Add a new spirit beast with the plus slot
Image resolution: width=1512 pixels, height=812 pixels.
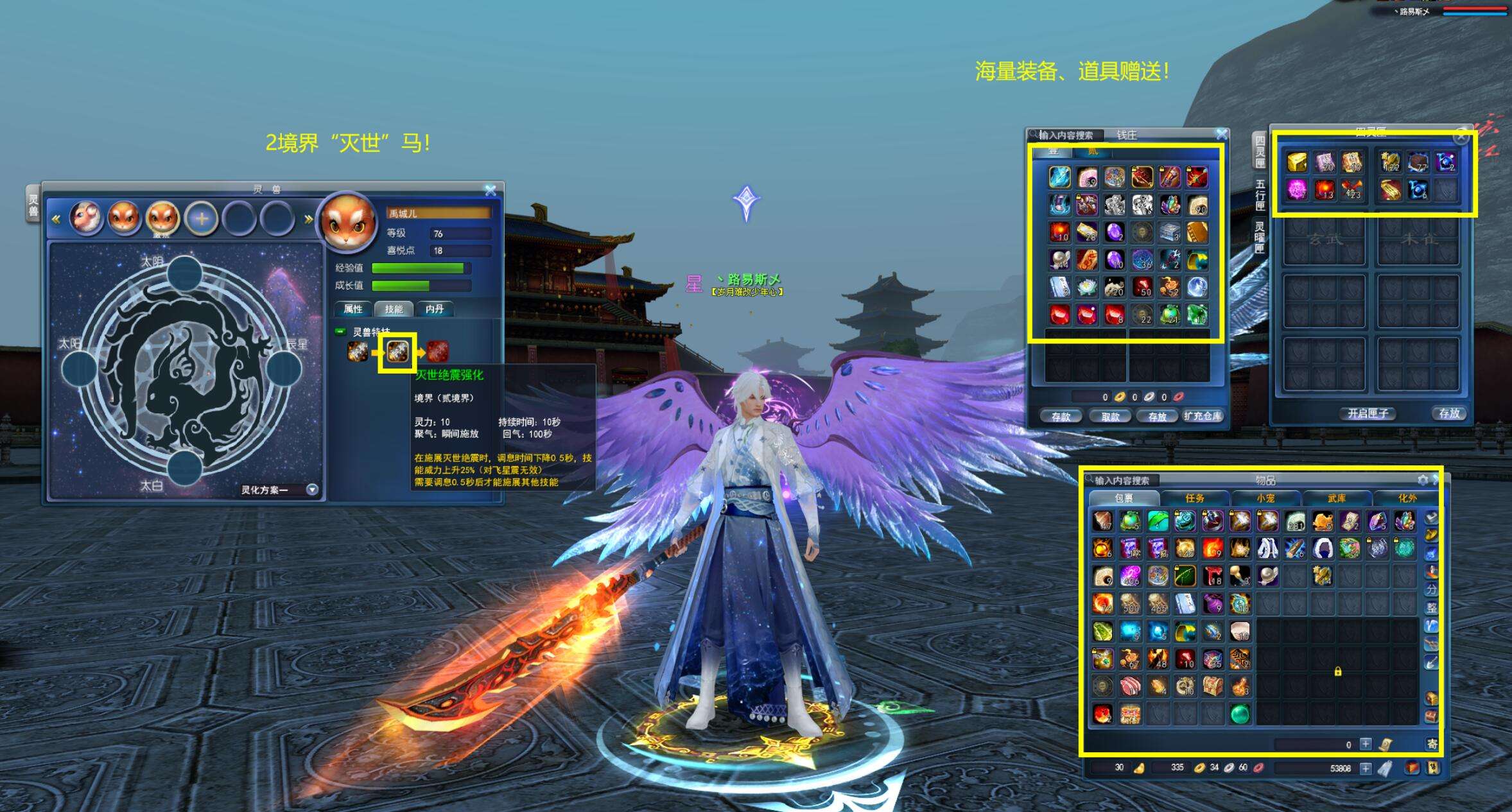click(x=201, y=218)
